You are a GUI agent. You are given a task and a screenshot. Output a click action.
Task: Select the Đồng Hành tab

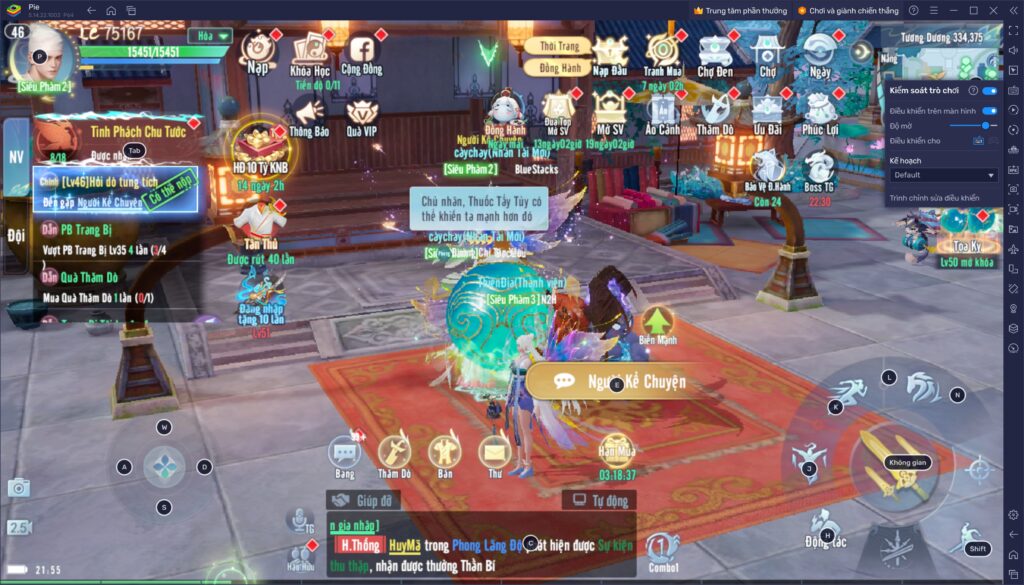tap(559, 67)
